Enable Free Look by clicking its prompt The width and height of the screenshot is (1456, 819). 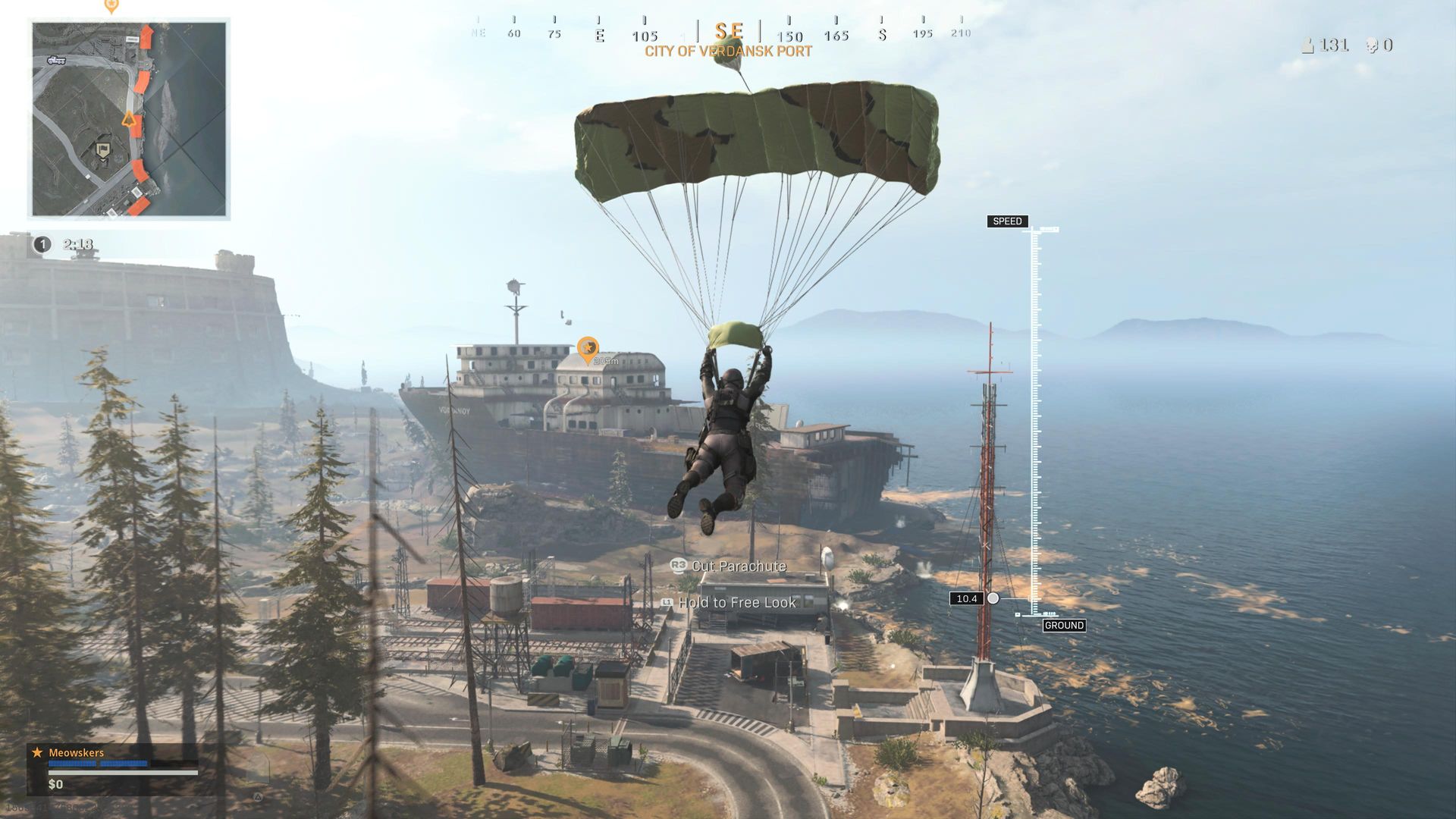click(739, 602)
